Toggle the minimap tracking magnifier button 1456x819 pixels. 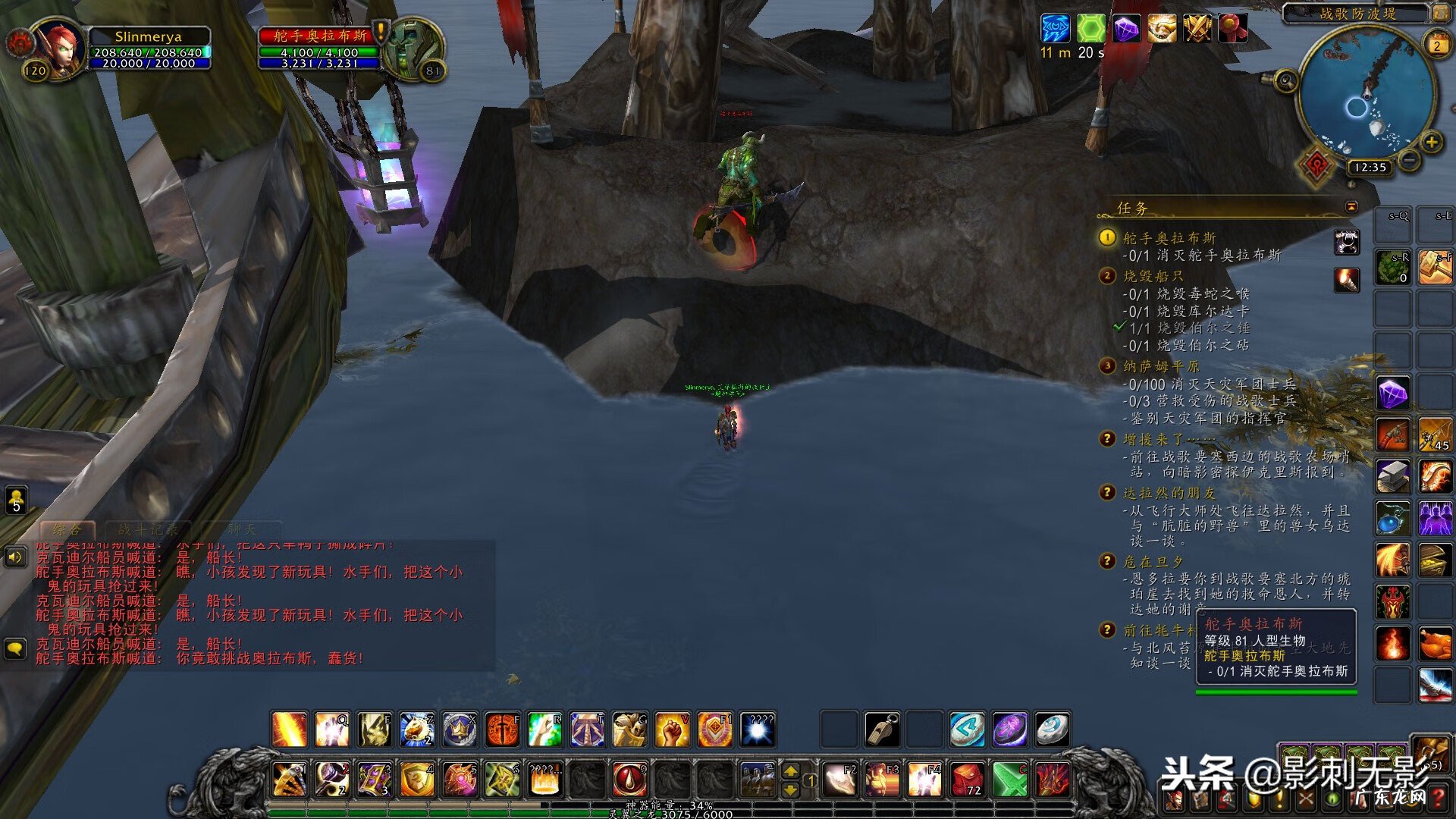point(1285,80)
